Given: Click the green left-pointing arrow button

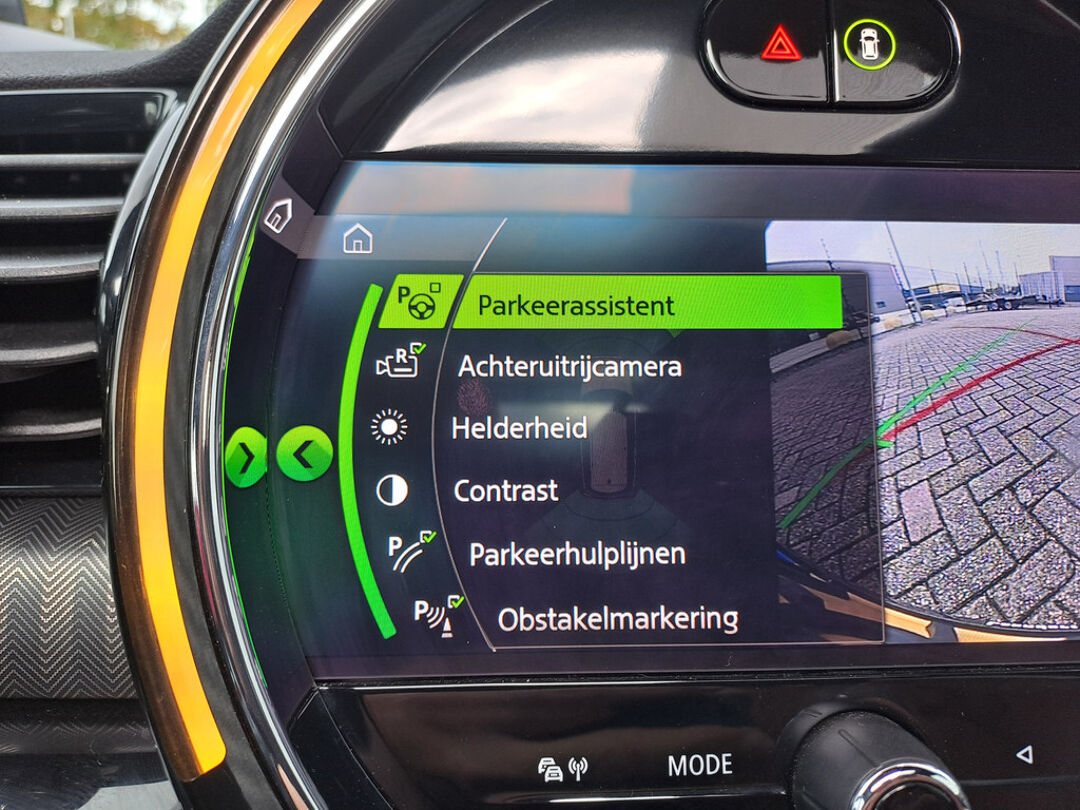Looking at the screenshot, I should (304, 454).
